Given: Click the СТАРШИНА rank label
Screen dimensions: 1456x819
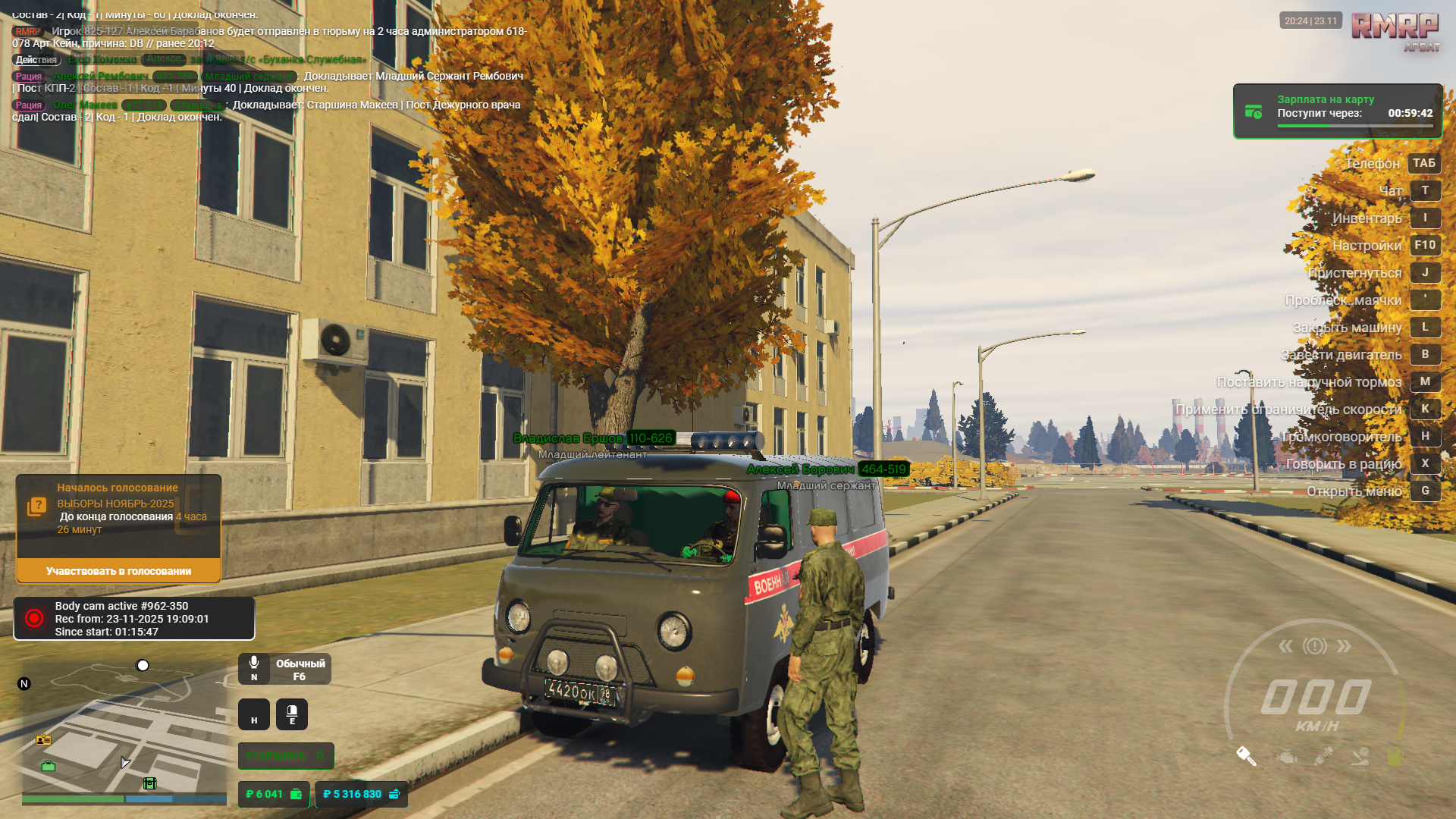Looking at the screenshot, I should click(x=276, y=755).
